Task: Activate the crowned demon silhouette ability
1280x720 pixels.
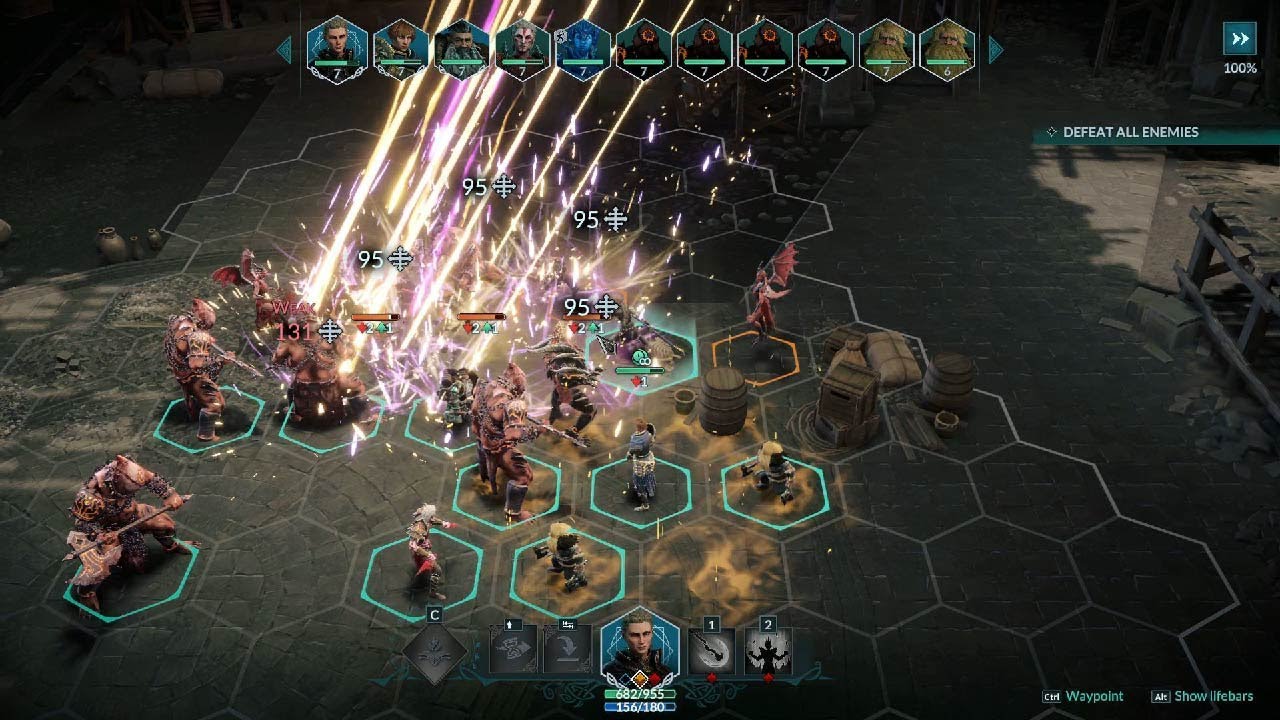Action: [768, 651]
